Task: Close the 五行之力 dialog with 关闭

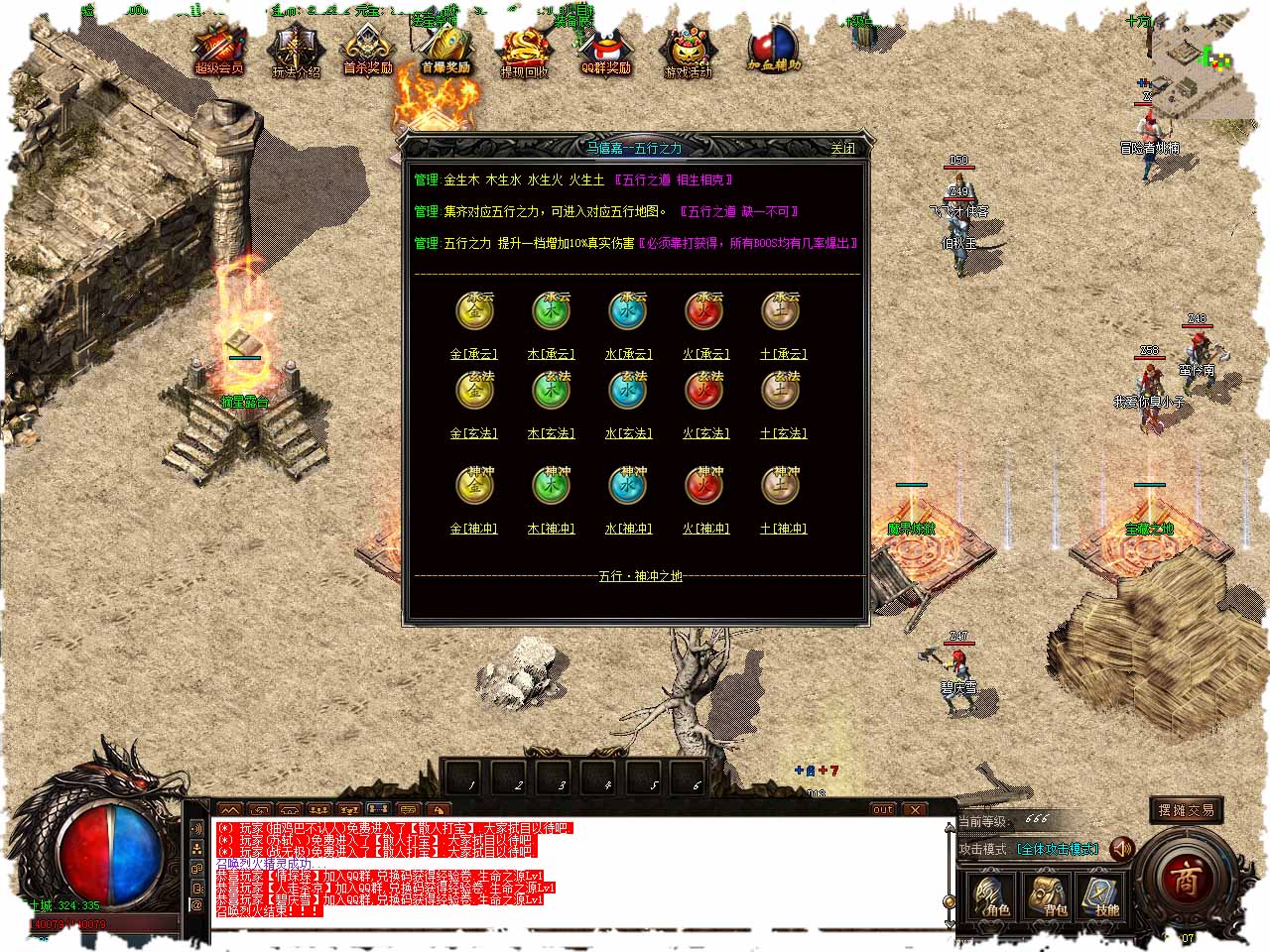Action: [x=842, y=149]
